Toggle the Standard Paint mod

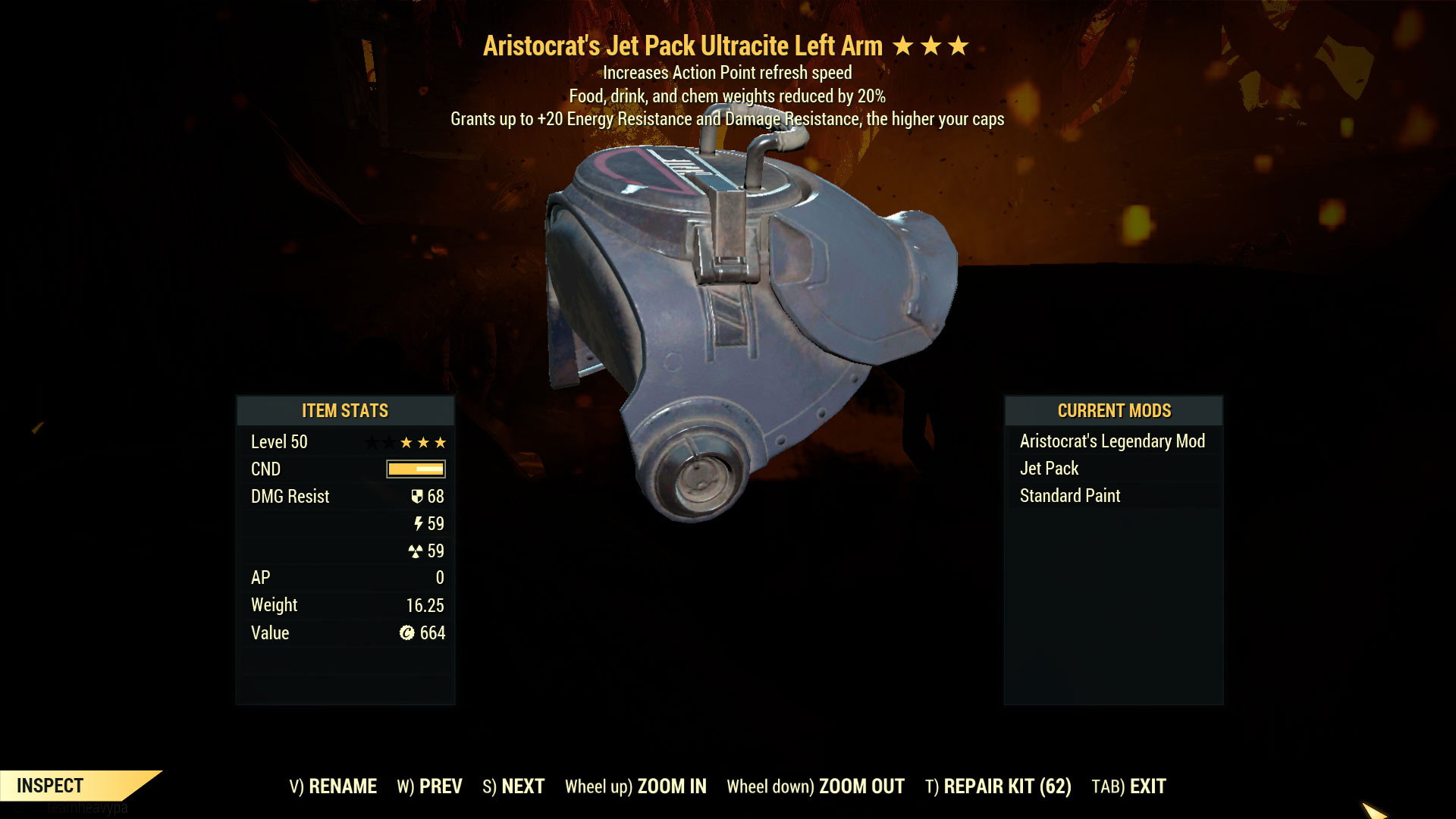pos(1069,495)
